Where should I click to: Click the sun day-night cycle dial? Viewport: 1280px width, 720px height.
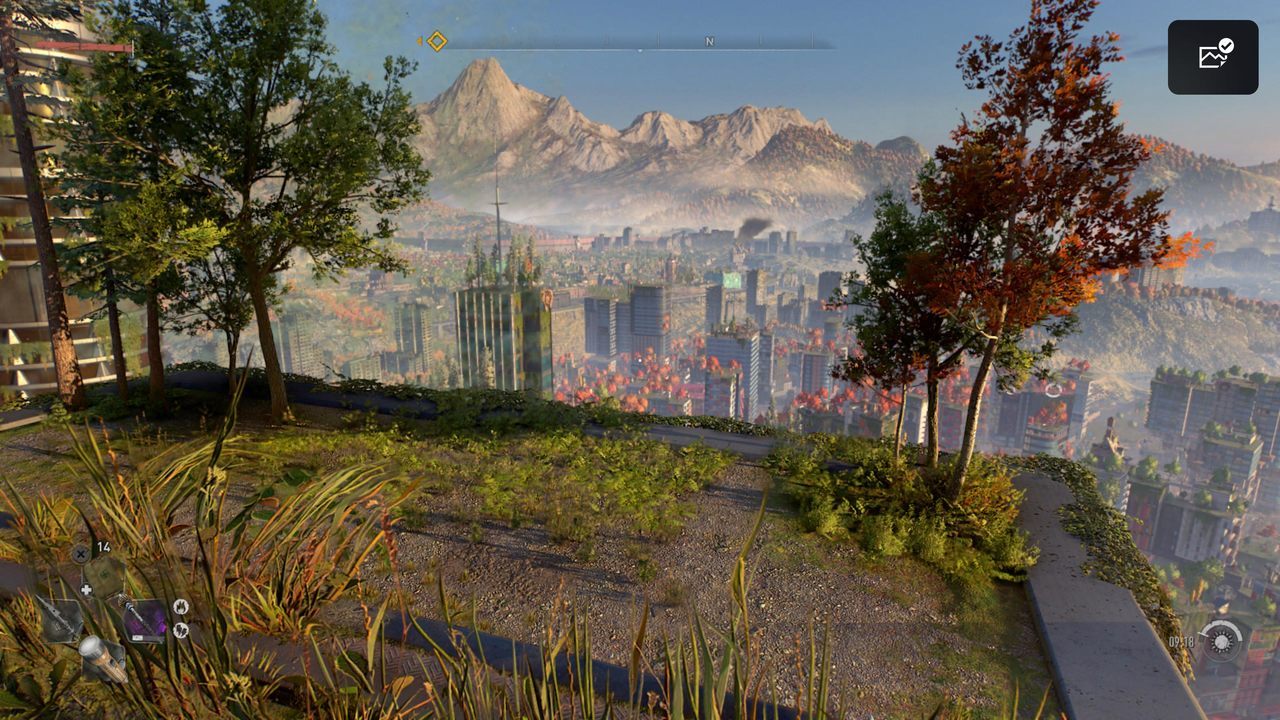(x=1220, y=641)
